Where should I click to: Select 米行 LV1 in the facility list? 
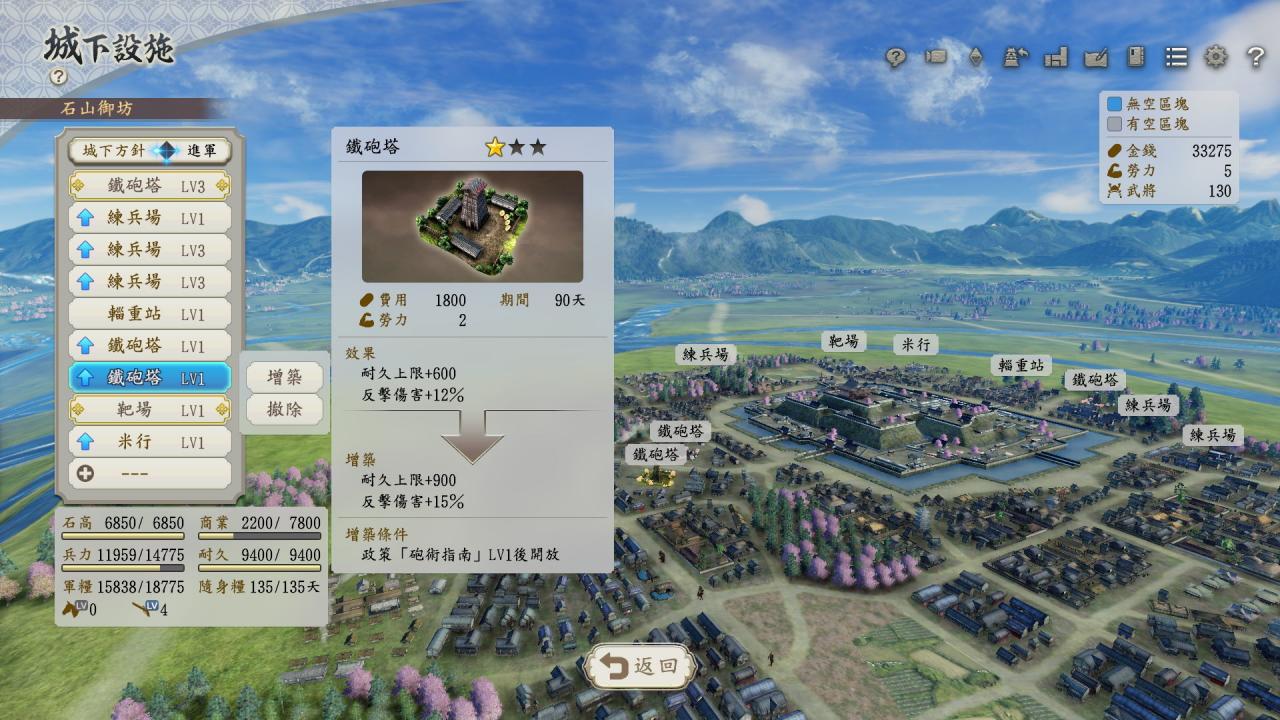[150, 441]
